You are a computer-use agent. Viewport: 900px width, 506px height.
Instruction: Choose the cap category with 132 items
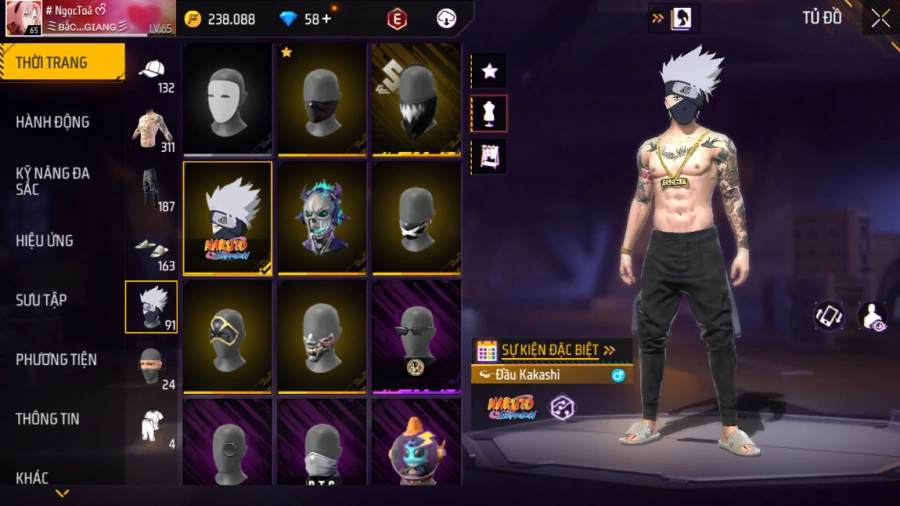coord(152,74)
